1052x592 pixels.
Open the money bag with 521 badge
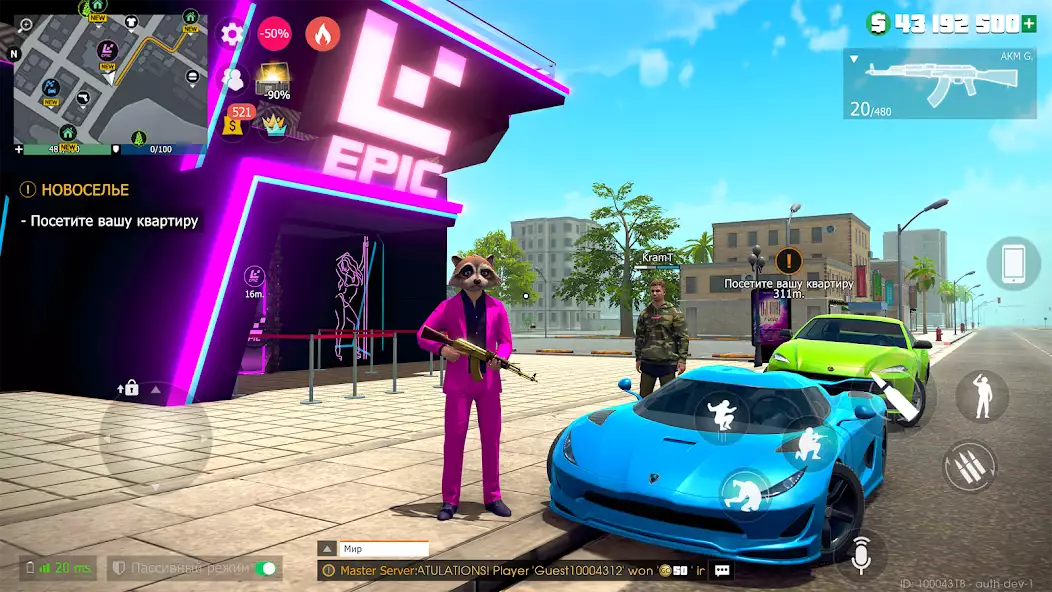click(x=236, y=121)
